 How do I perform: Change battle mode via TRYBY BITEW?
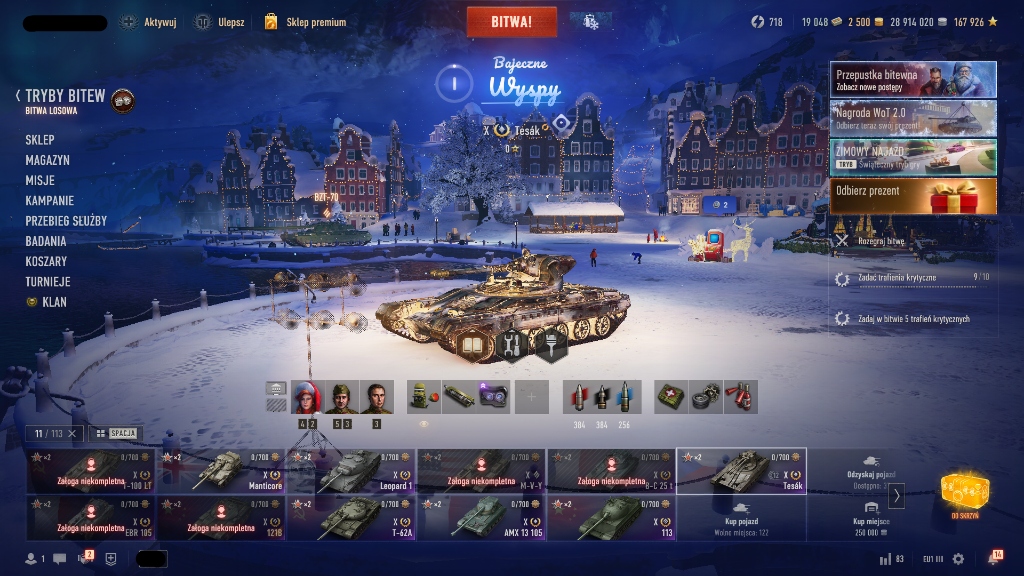pos(65,97)
